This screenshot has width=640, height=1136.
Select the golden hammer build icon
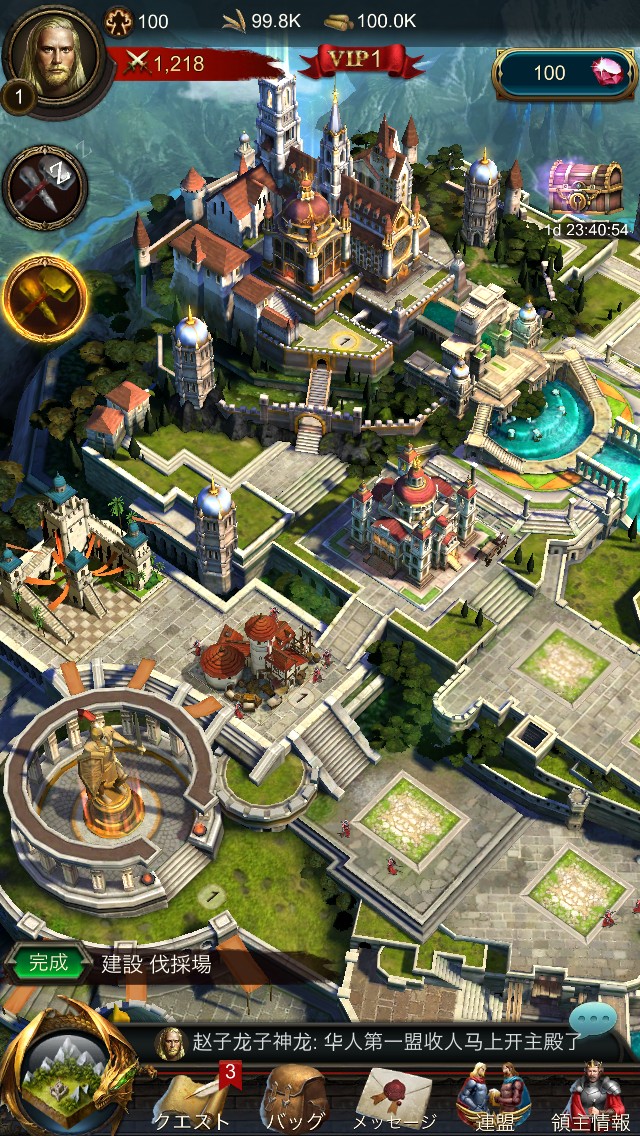(x=45, y=299)
